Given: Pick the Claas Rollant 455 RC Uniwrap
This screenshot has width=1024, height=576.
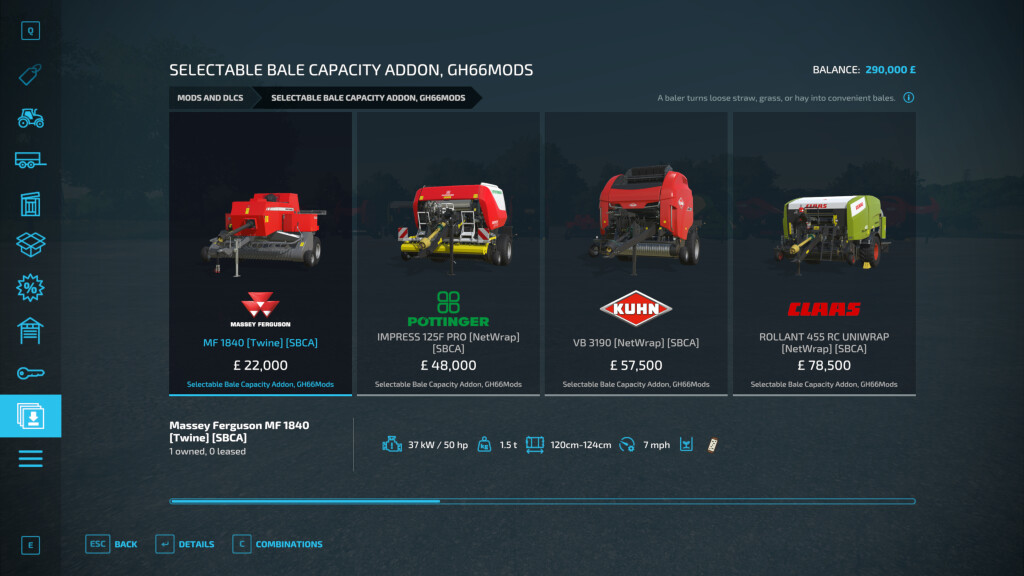Looking at the screenshot, I should [x=824, y=253].
